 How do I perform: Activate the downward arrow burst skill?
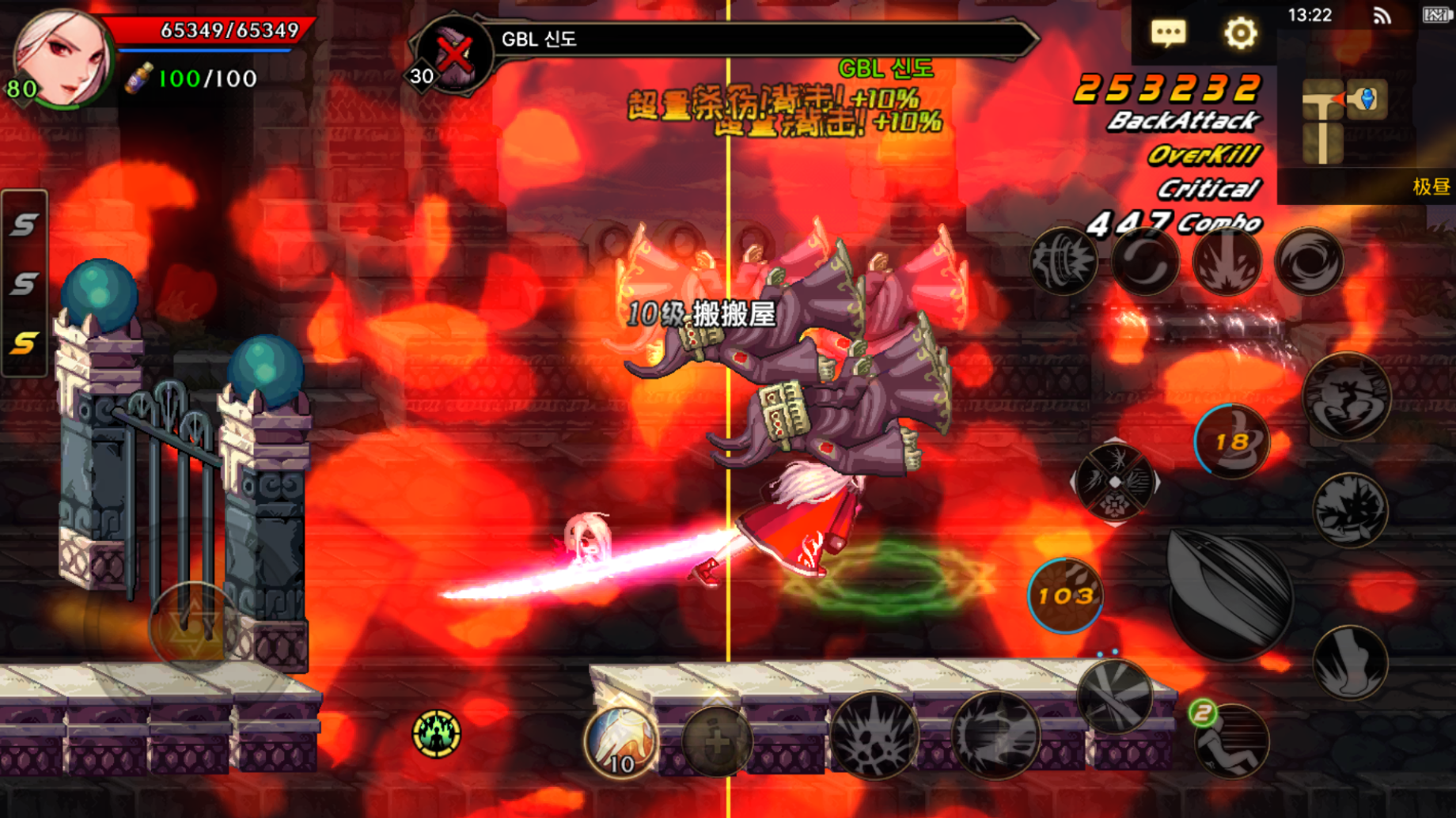[1227, 262]
